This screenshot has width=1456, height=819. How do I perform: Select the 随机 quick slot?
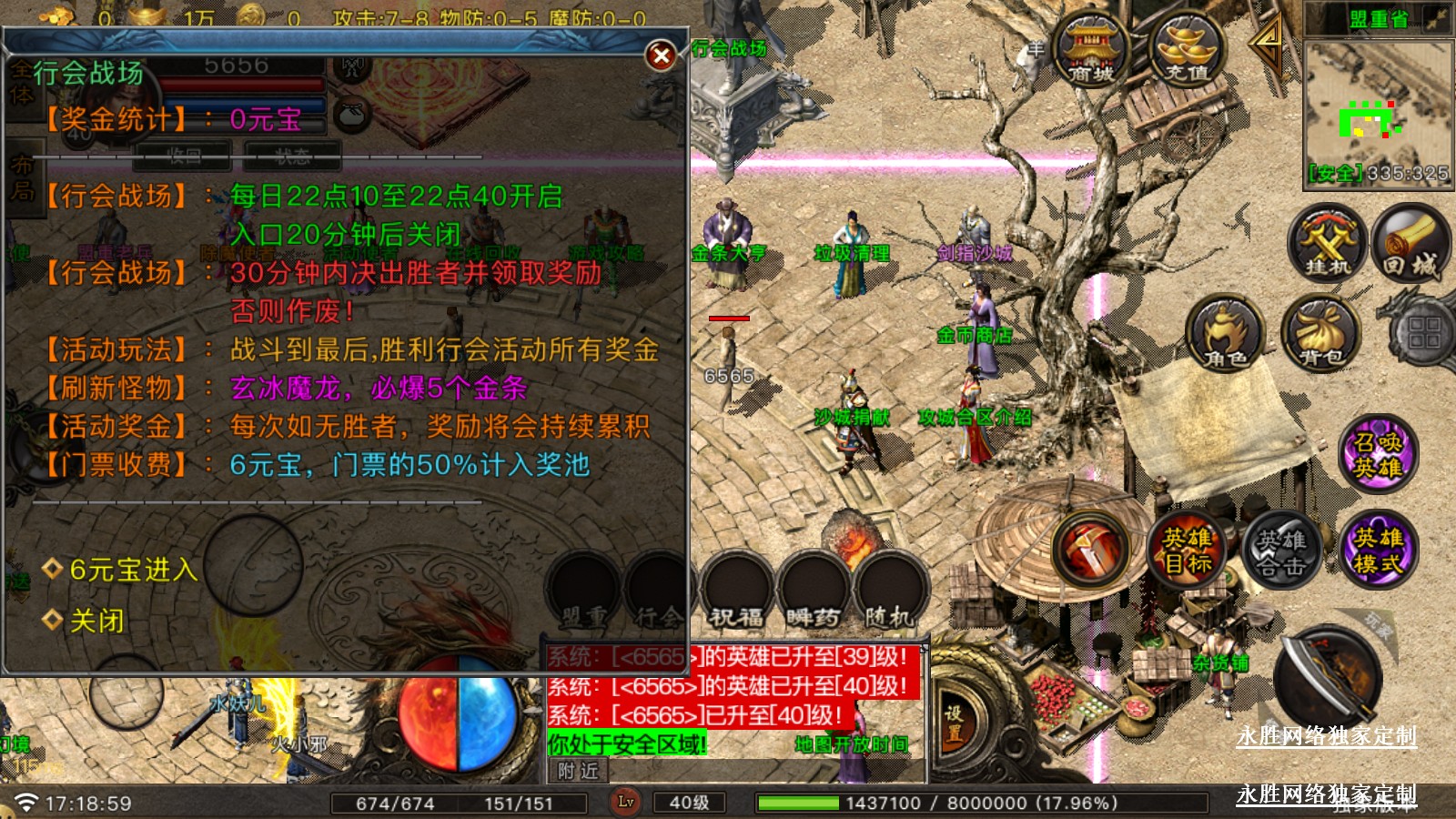tap(889, 590)
